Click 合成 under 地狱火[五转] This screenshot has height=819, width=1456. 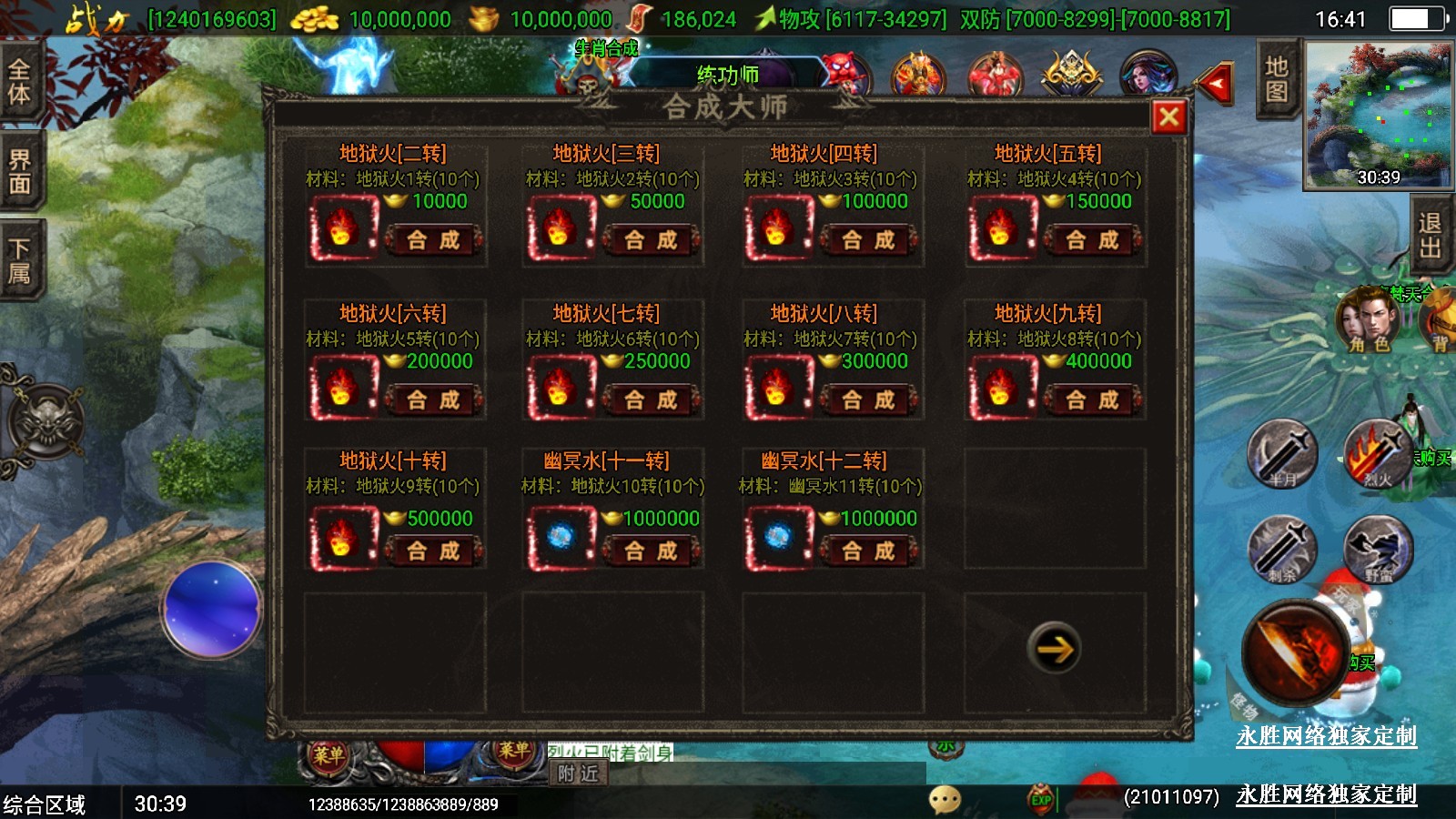pos(1092,240)
